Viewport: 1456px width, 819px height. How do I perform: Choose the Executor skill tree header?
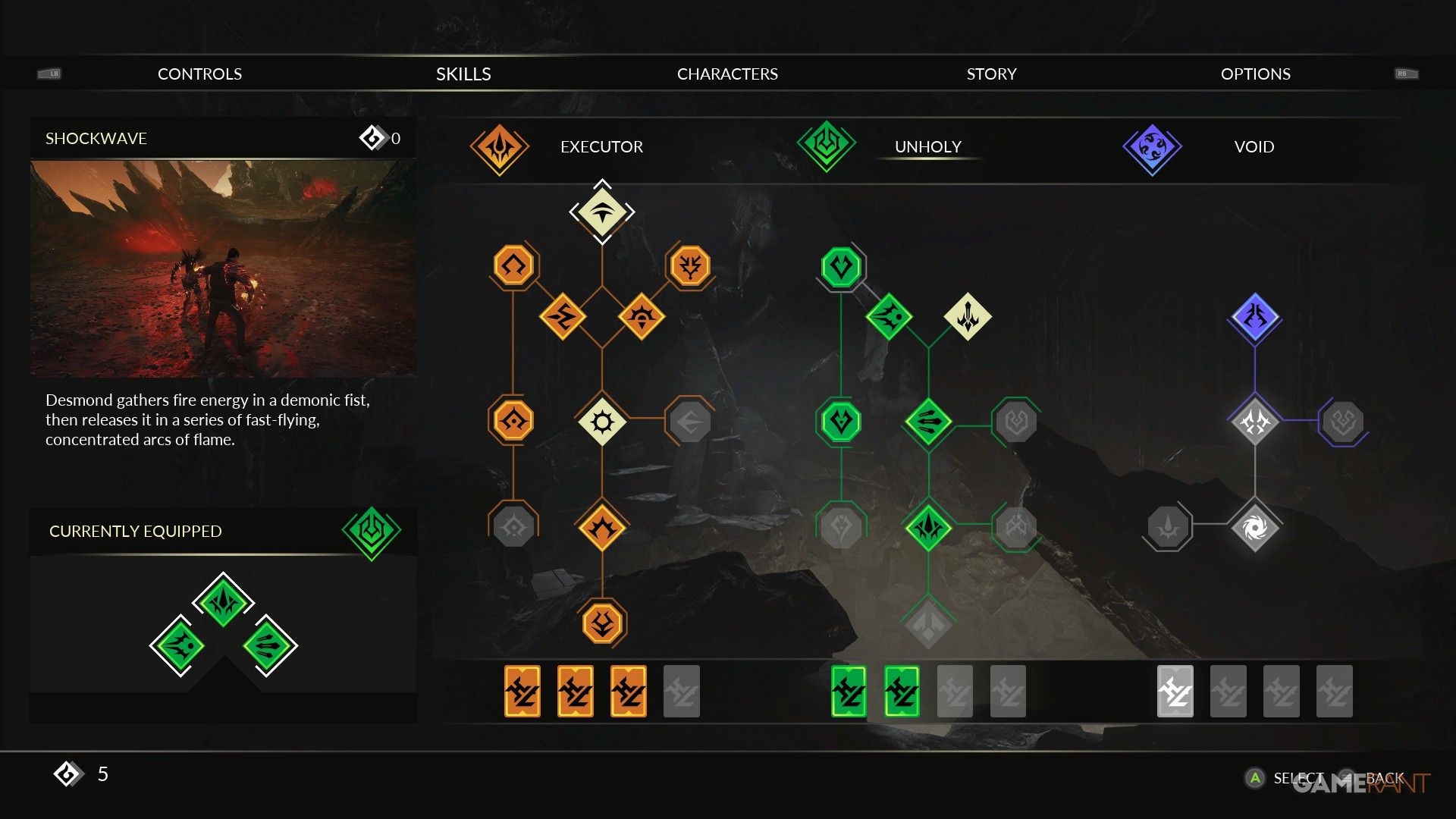point(601,146)
